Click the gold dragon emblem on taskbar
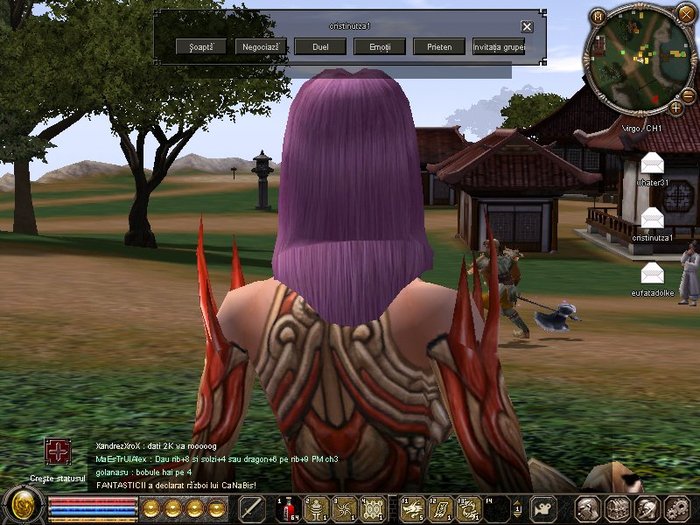700x525 pixels. point(20,505)
